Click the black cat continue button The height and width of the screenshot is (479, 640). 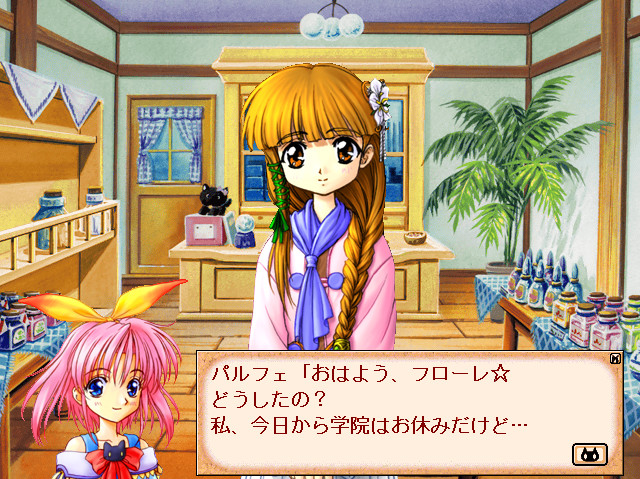(x=589, y=454)
